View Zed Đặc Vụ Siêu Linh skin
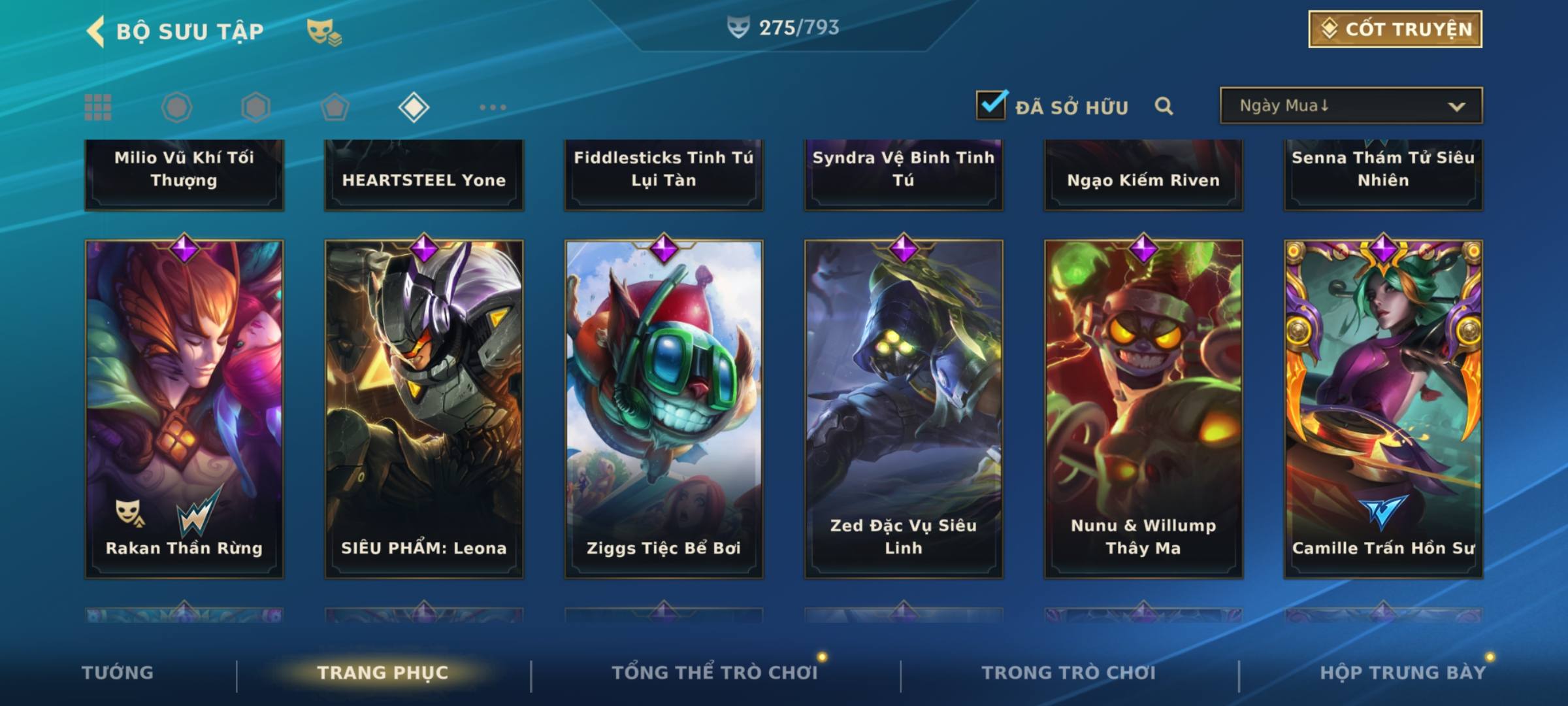 coord(904,409)
